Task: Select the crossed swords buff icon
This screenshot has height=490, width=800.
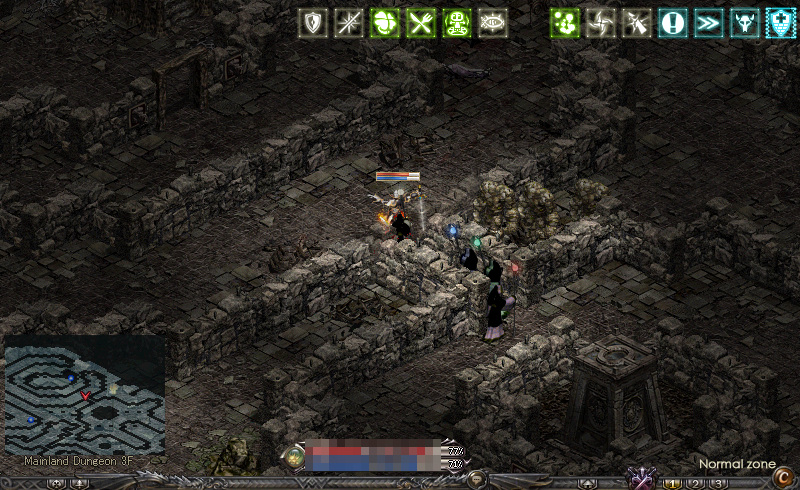Action: (x=351, y=23)
